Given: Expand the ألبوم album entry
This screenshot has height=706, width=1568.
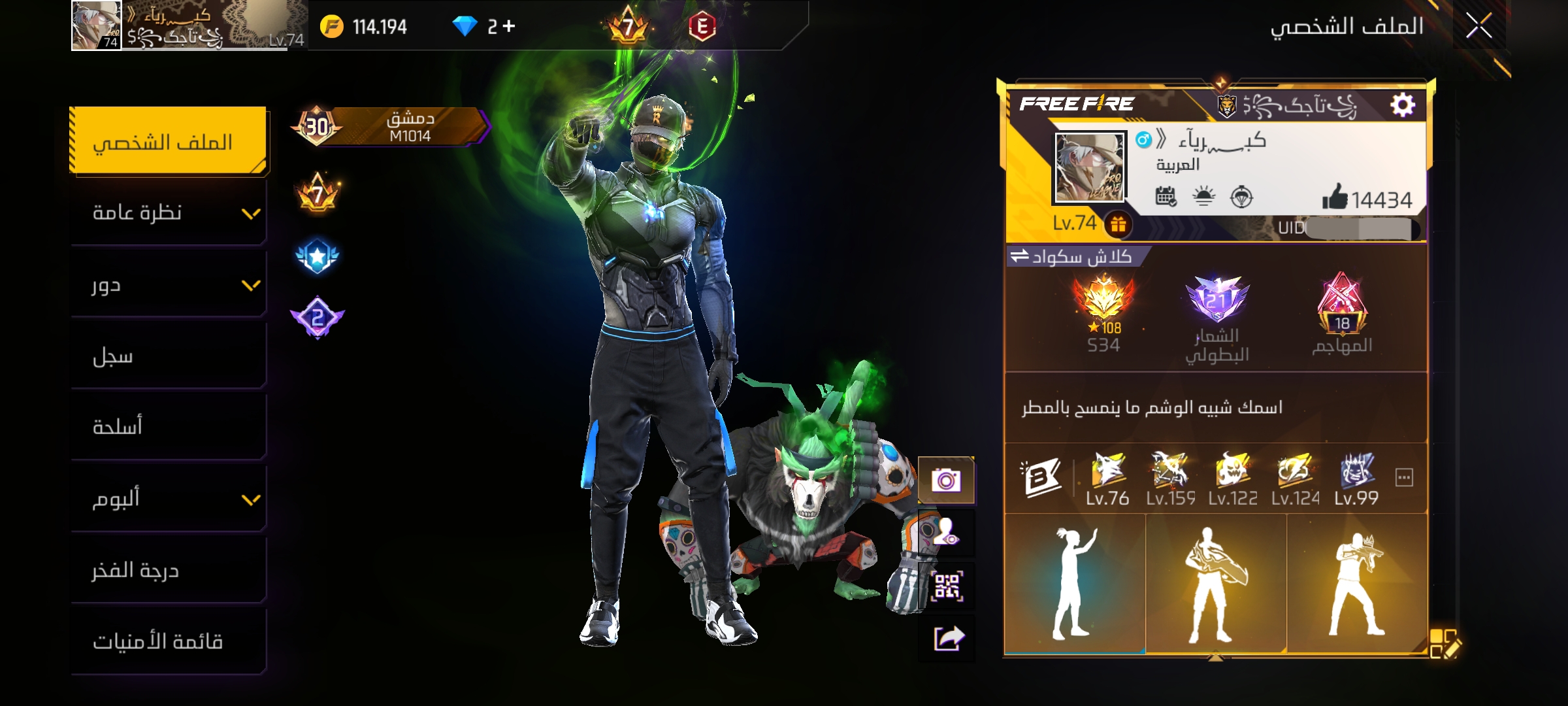Looking at the screenshot, I should pyautogui.click(x=168, y=499).
